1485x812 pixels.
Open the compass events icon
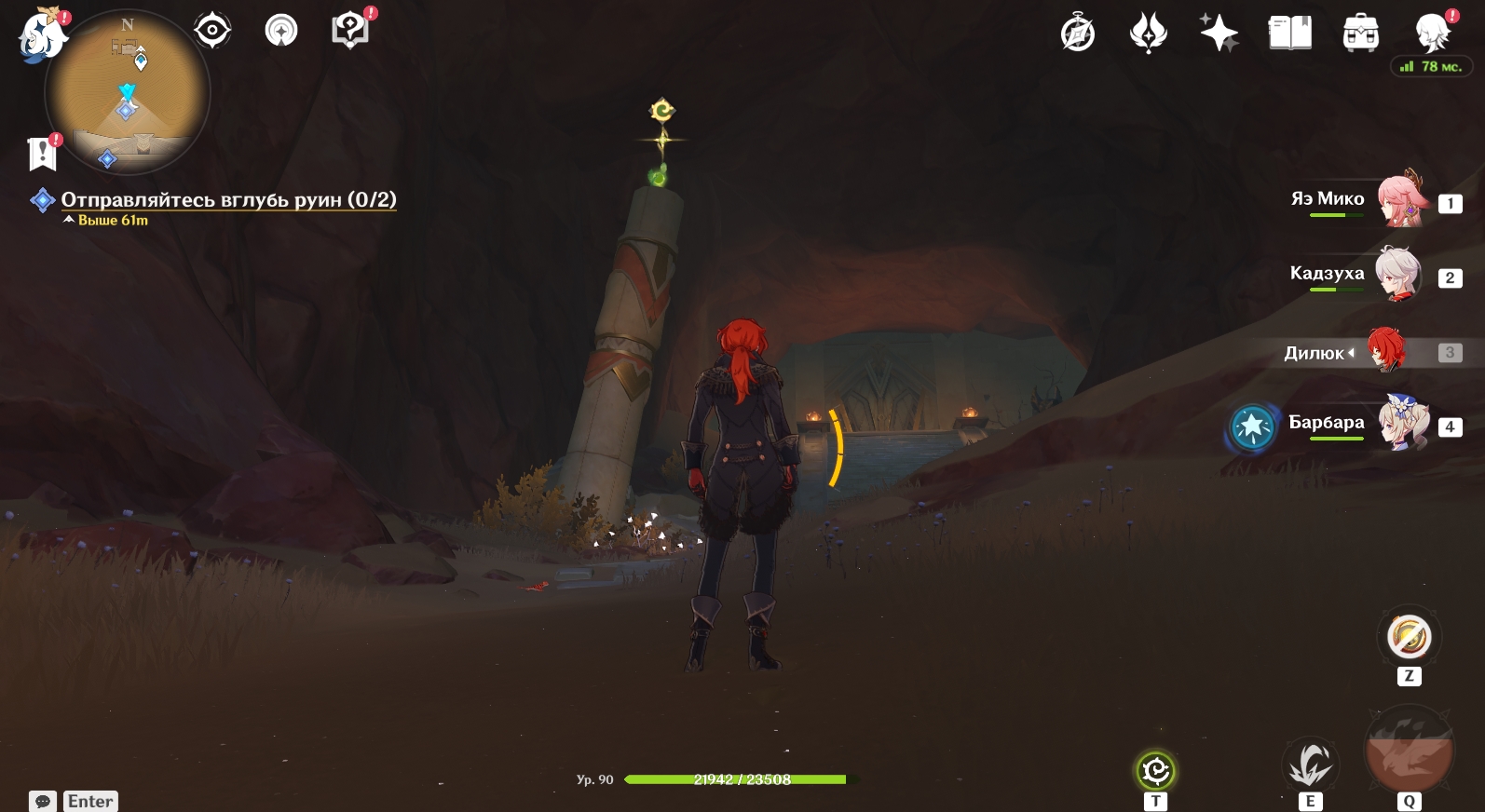(x=1078, y=34)
